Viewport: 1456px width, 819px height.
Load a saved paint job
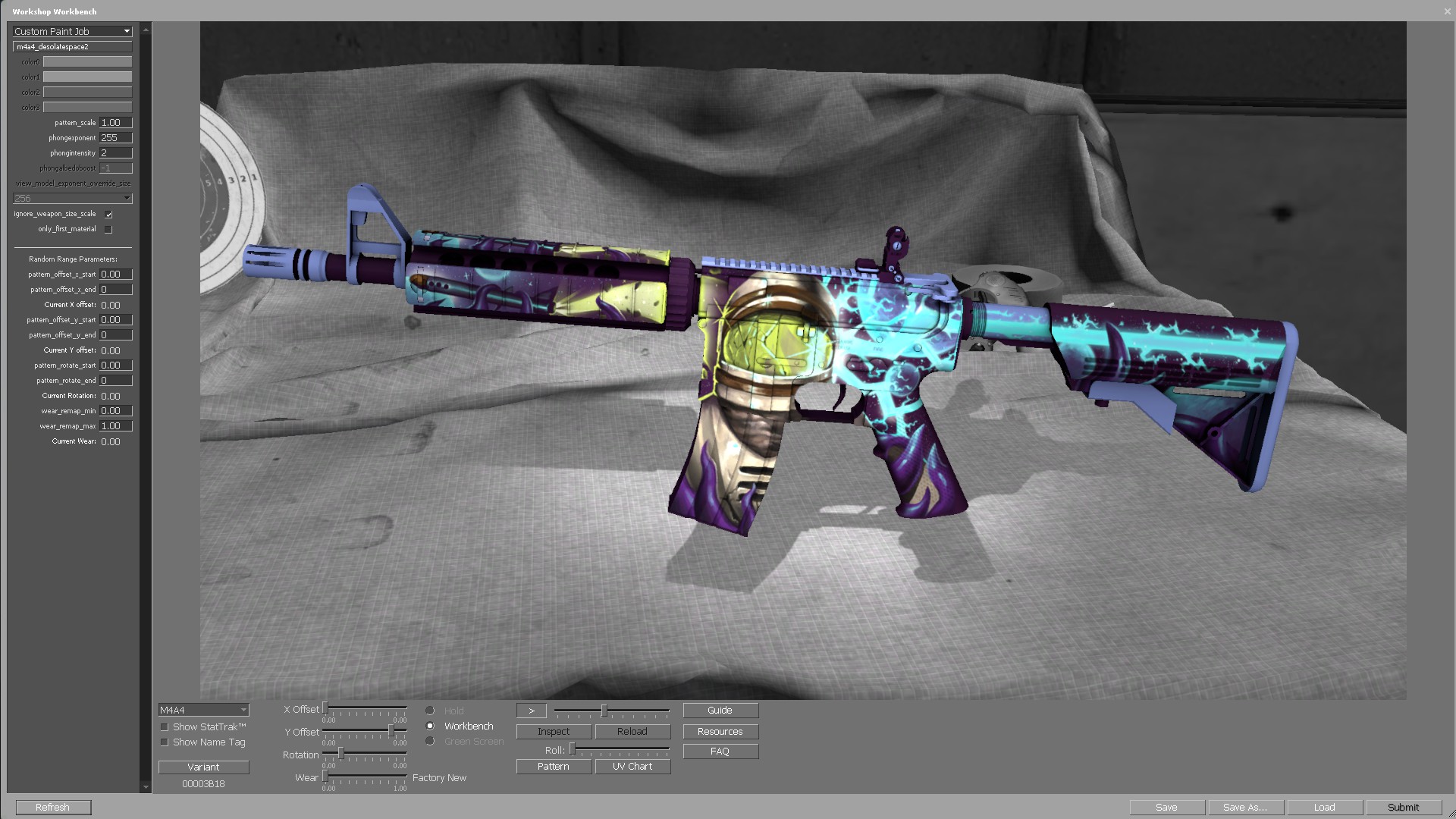pos(1324,808)
